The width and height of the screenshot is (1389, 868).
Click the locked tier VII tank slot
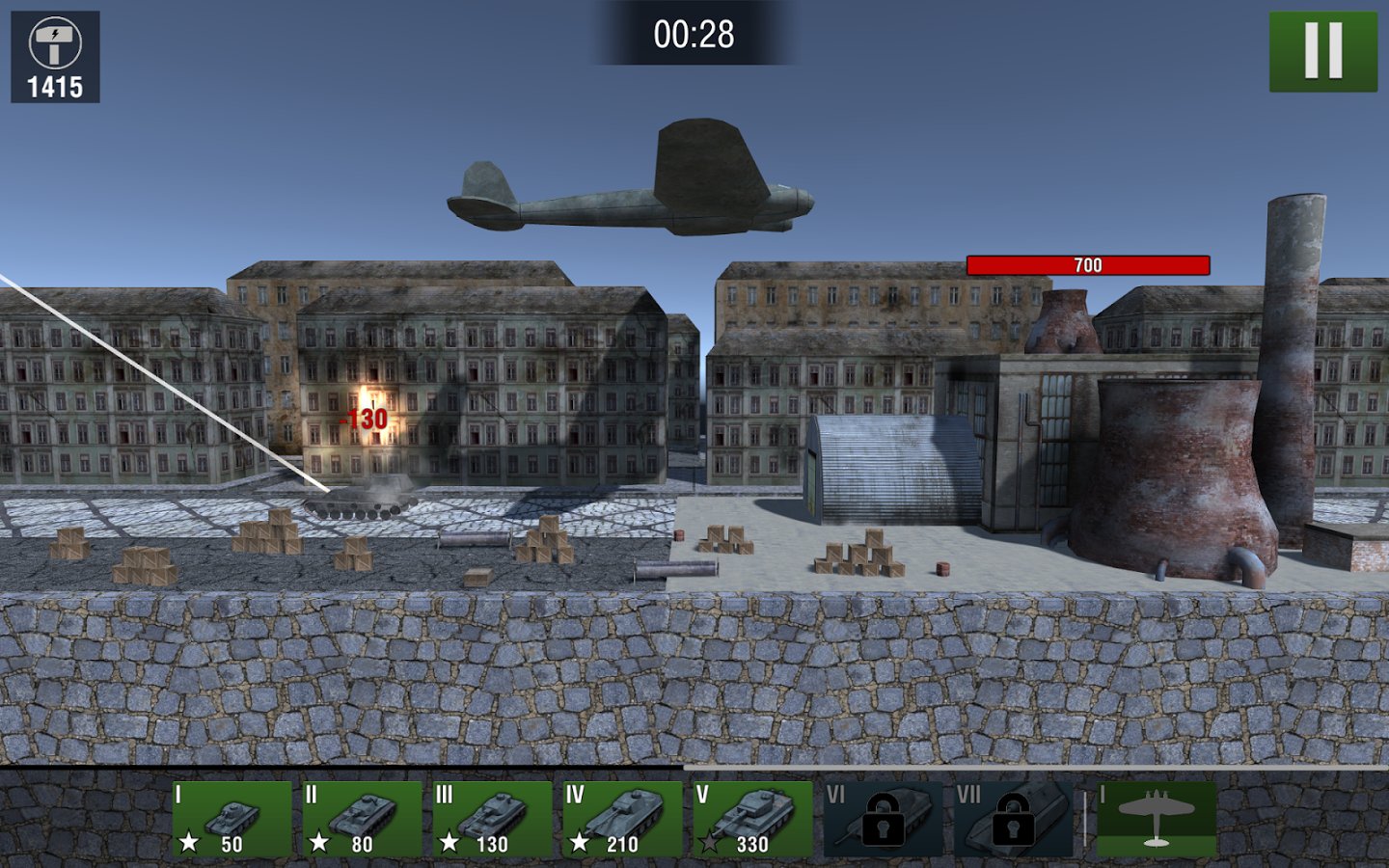pyautogui.click(x=1013, y=819)
